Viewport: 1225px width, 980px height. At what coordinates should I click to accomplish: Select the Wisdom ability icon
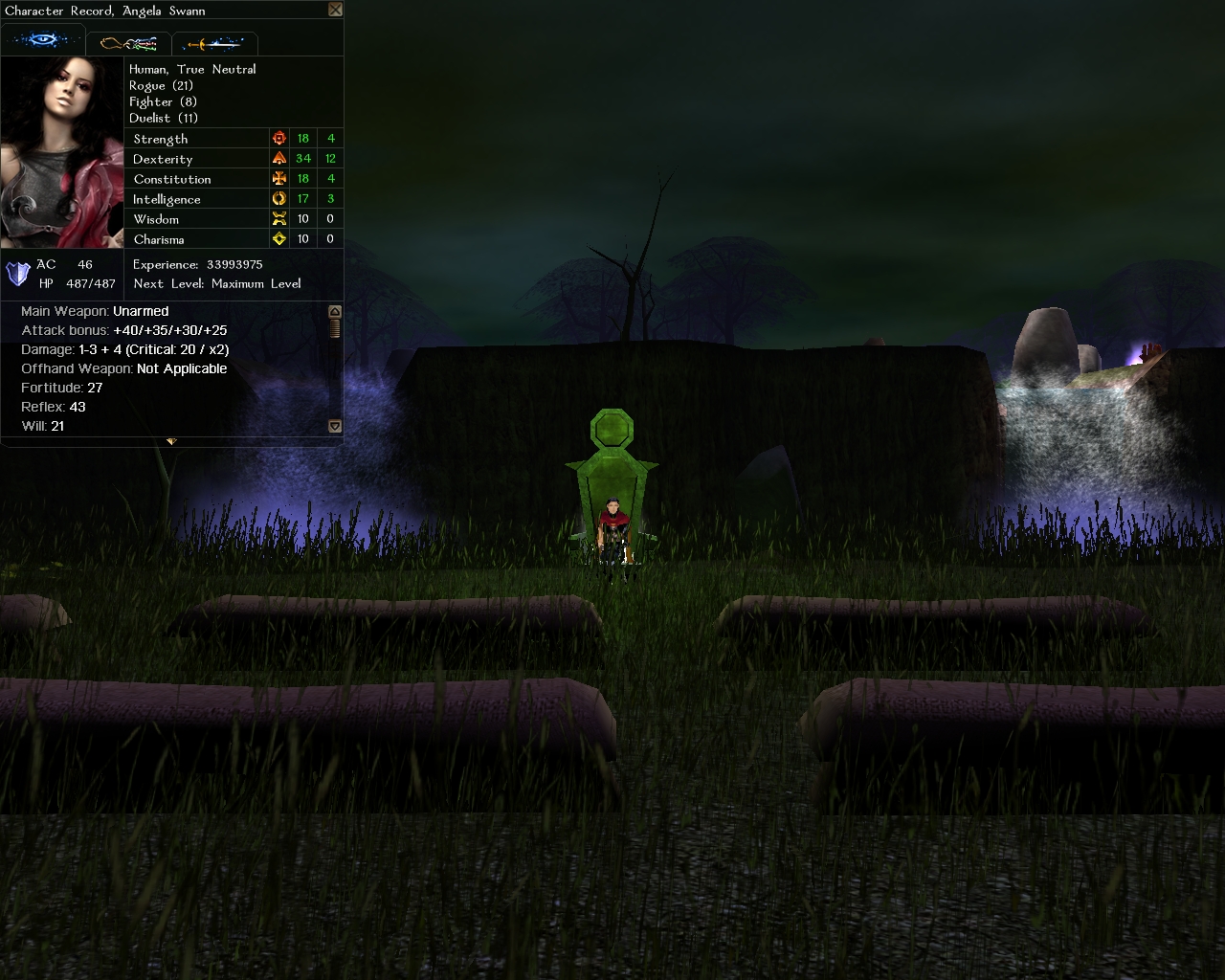coord(279,219)
